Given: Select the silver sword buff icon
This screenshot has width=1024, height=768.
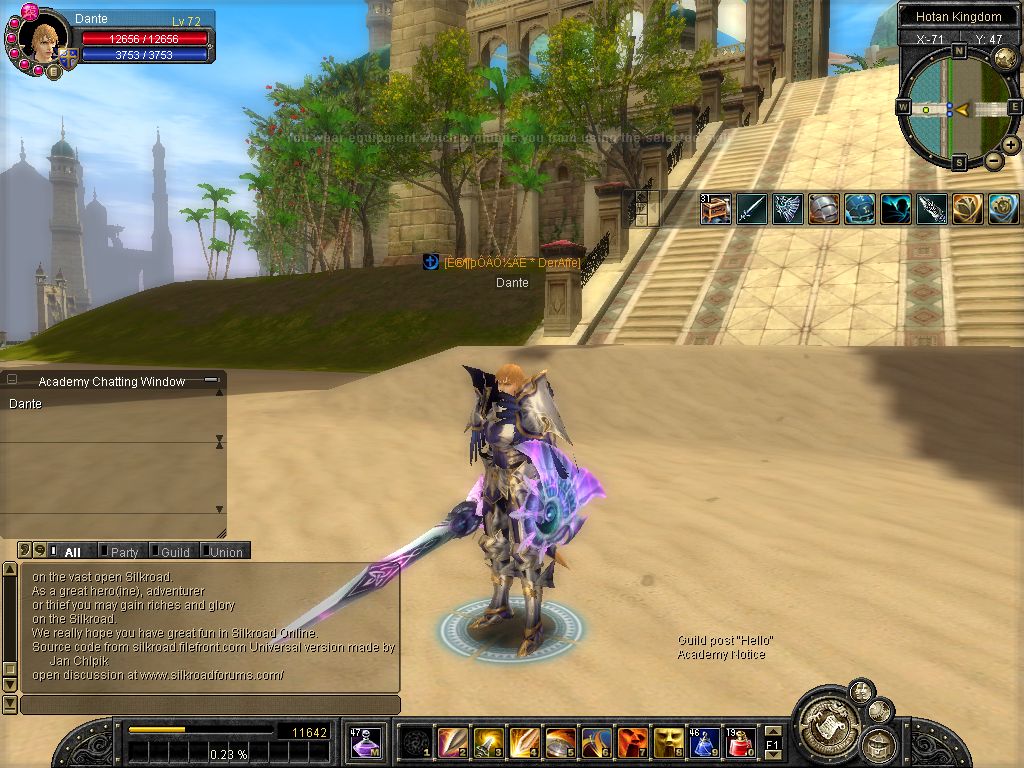Looking at the screenshot, I should pos(751,208).
